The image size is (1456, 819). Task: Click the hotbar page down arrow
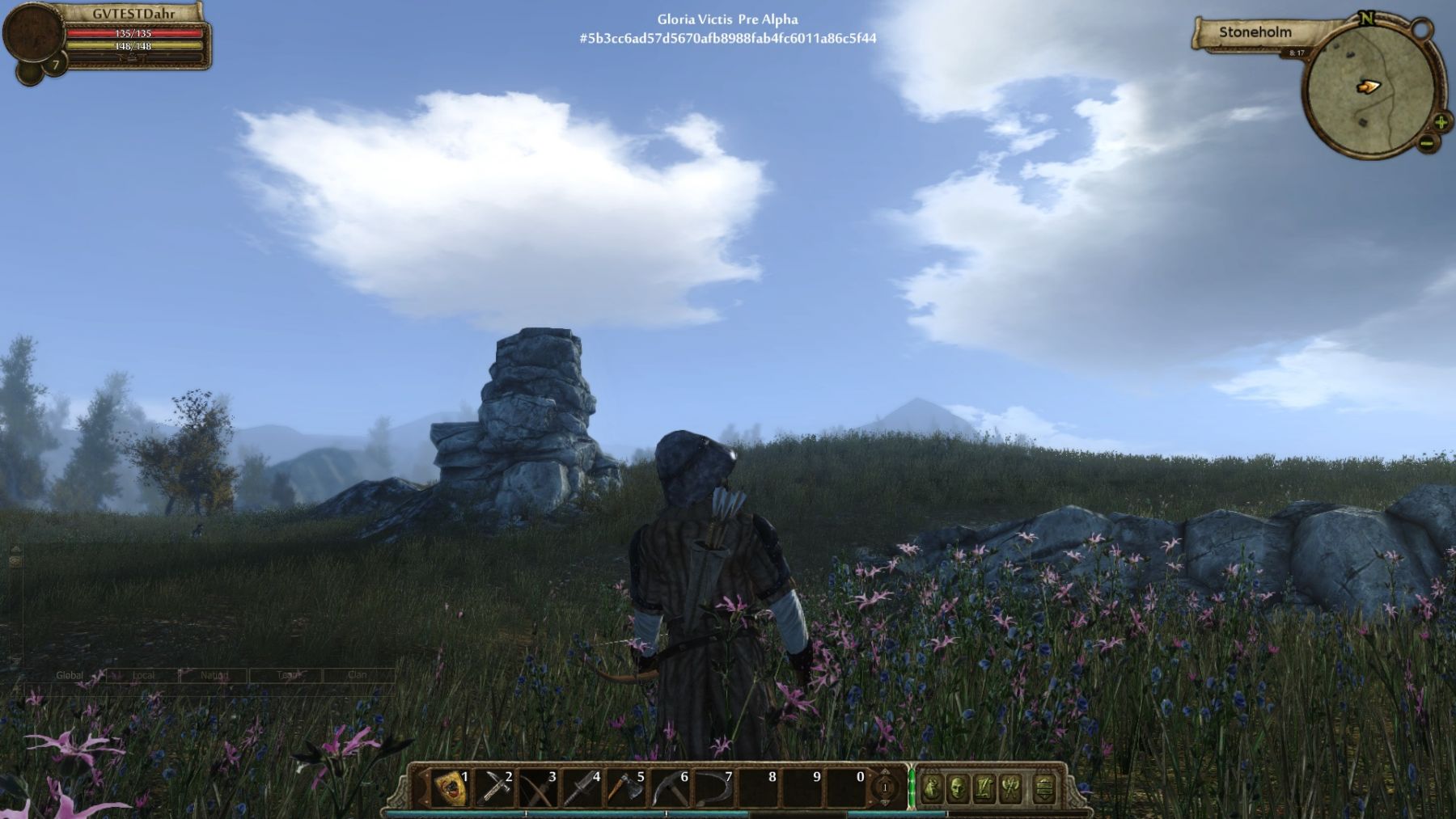point(885,801)
